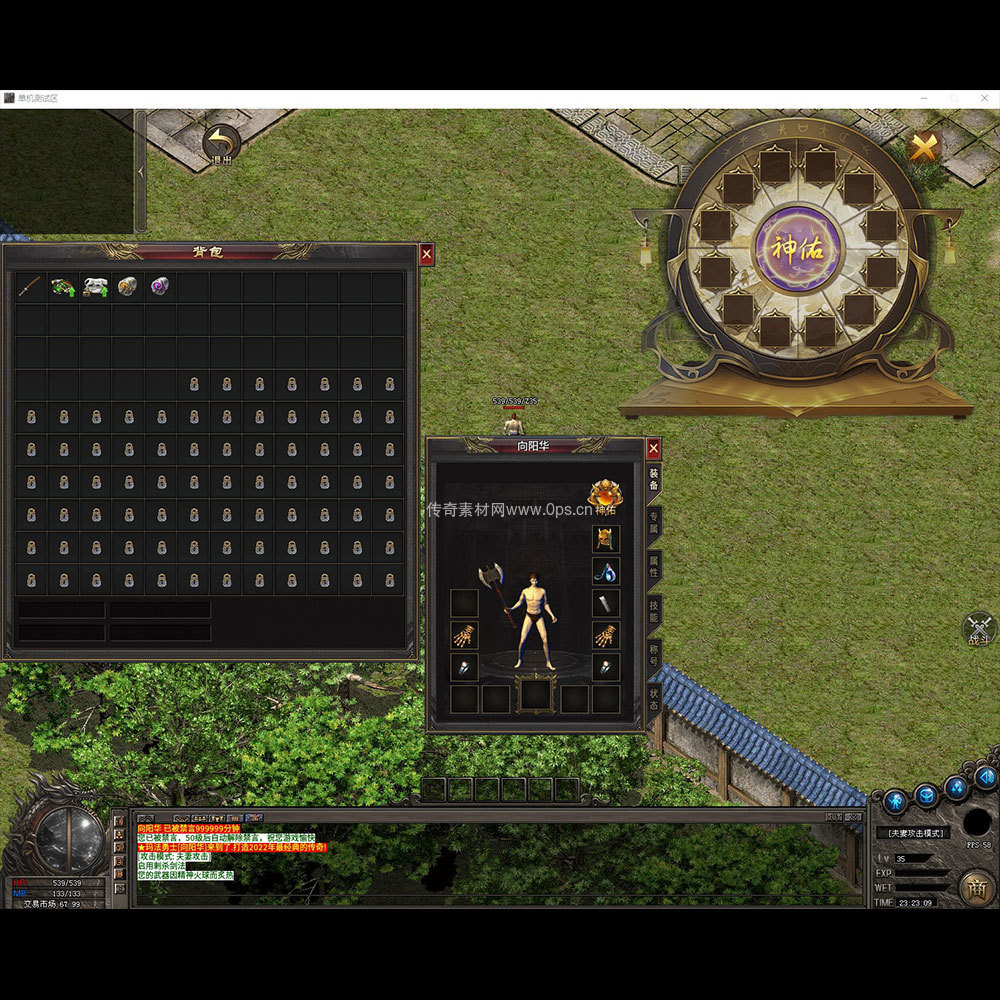Open the shop with the 商 button
Image resolution: width=1000 pixels, height=1000 pixels.
click(976, 886)
